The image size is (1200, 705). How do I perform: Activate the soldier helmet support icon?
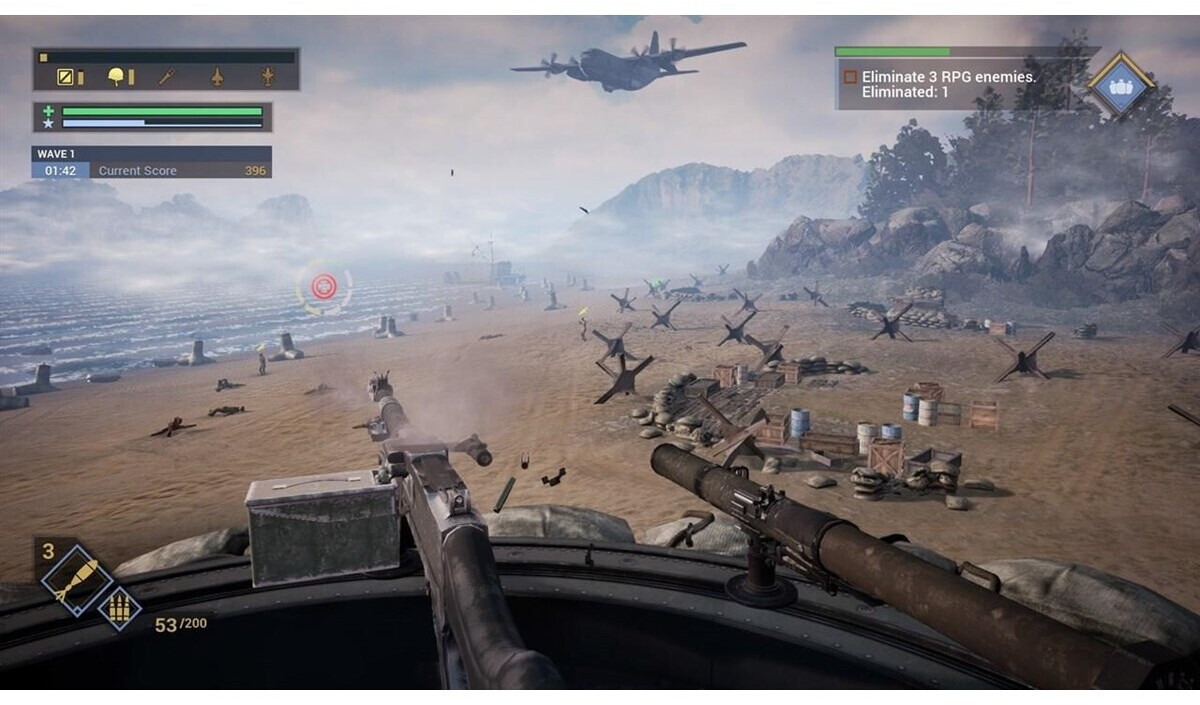(x=118, y=77)
